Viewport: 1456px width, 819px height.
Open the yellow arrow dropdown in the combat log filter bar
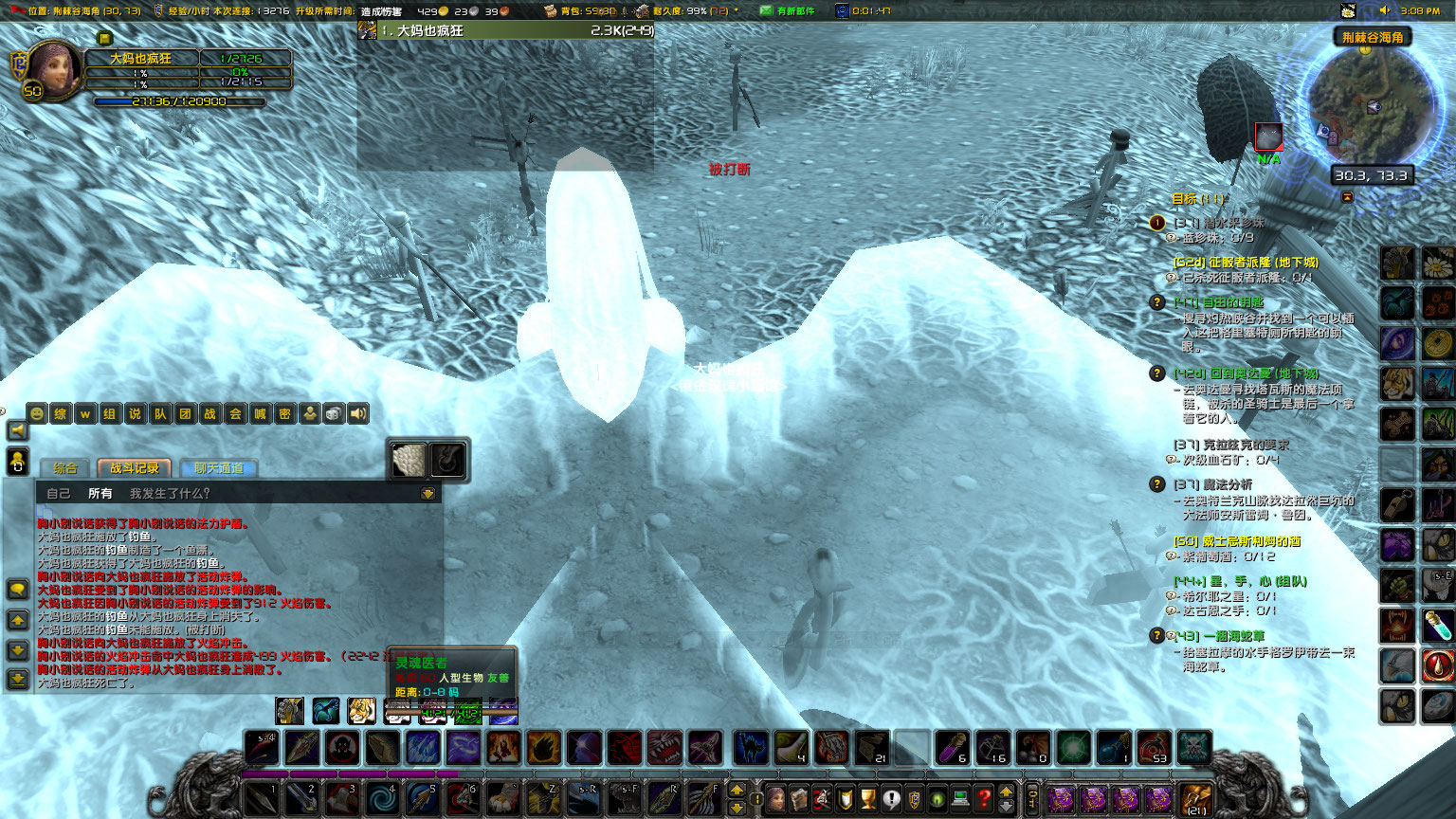427,492
